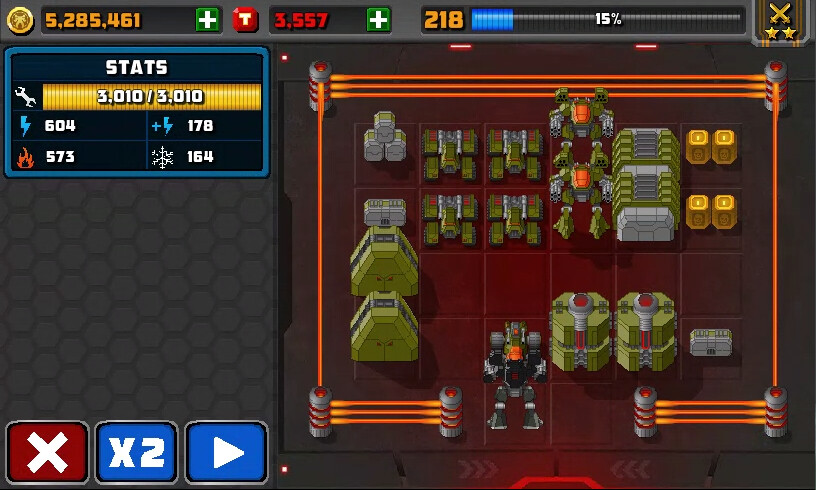The width and height of the screenshot is (816, 490).
Task: Start the battle with the play arrow
Action: click(x=226, y=453)
